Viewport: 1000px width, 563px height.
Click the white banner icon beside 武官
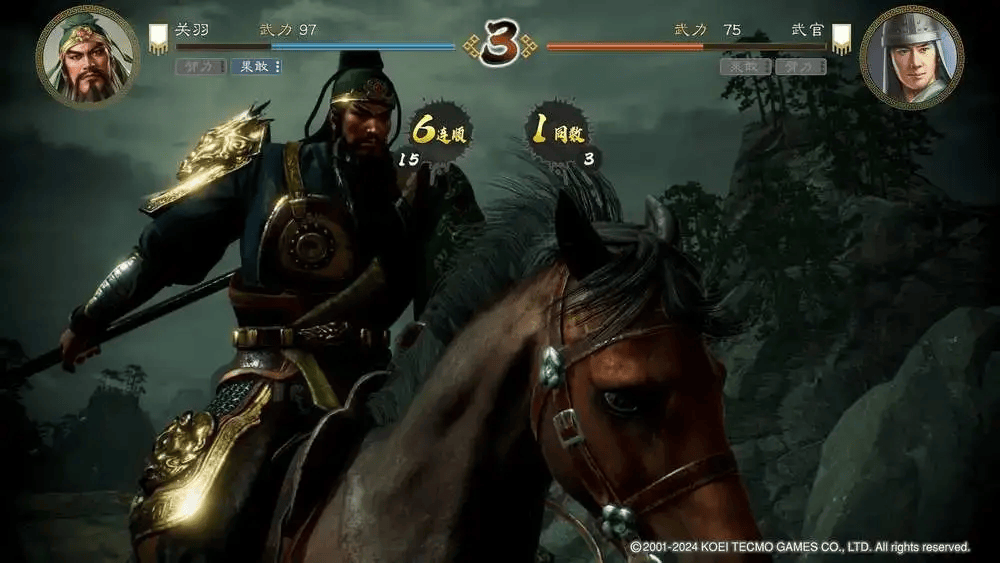click(841, 39)
